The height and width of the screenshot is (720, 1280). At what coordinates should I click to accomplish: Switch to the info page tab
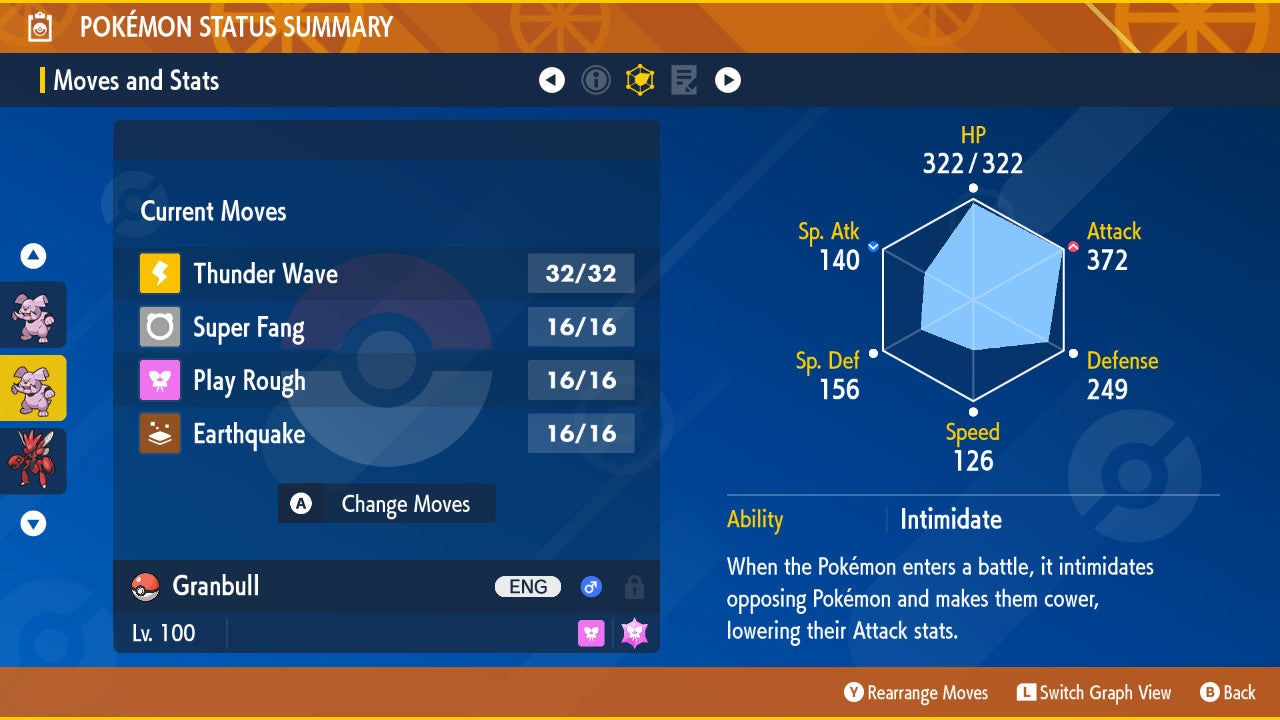click(x=596, y=80)
